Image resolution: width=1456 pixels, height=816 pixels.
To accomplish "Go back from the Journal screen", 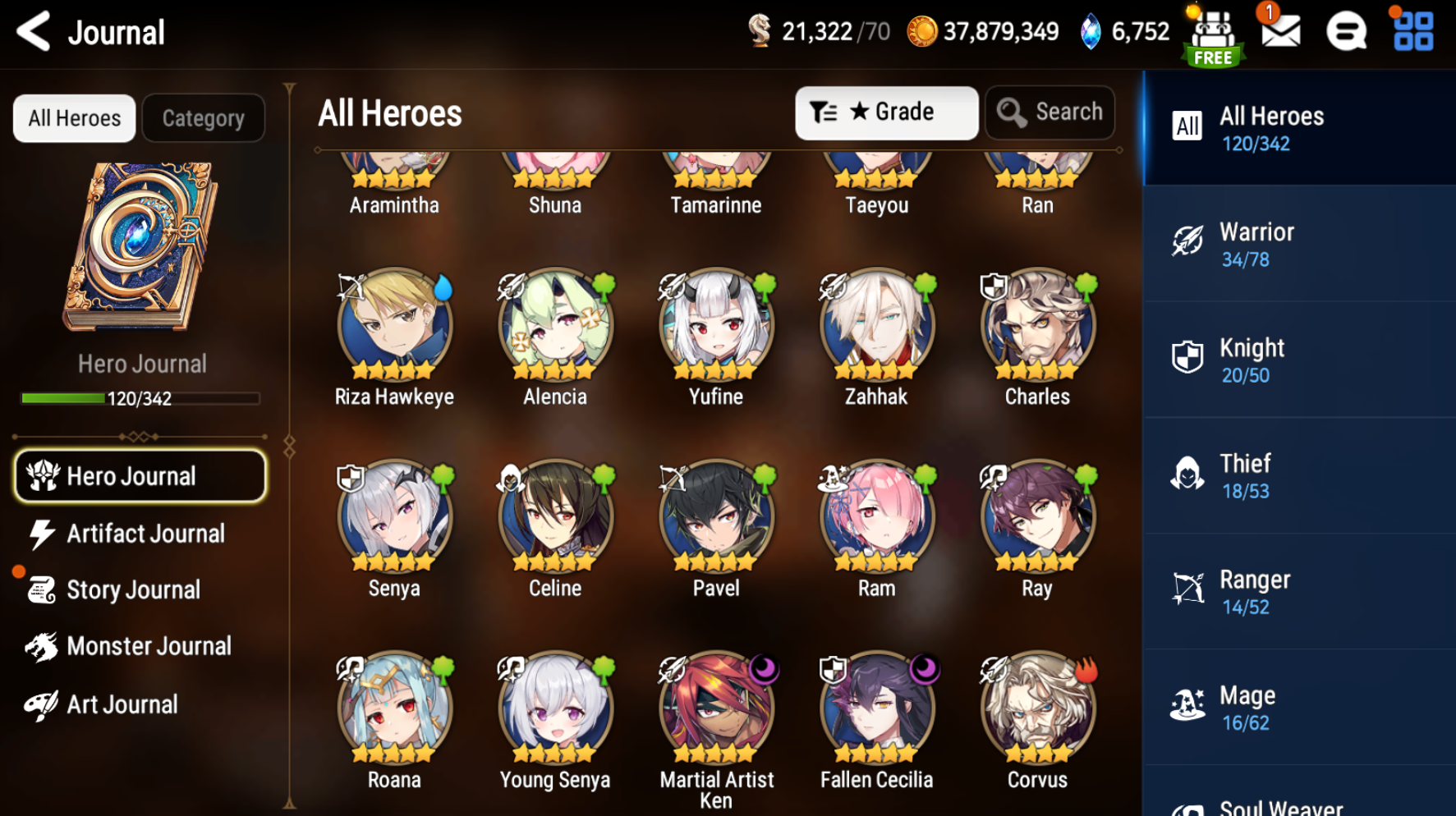I will click(x=34, y=32).
